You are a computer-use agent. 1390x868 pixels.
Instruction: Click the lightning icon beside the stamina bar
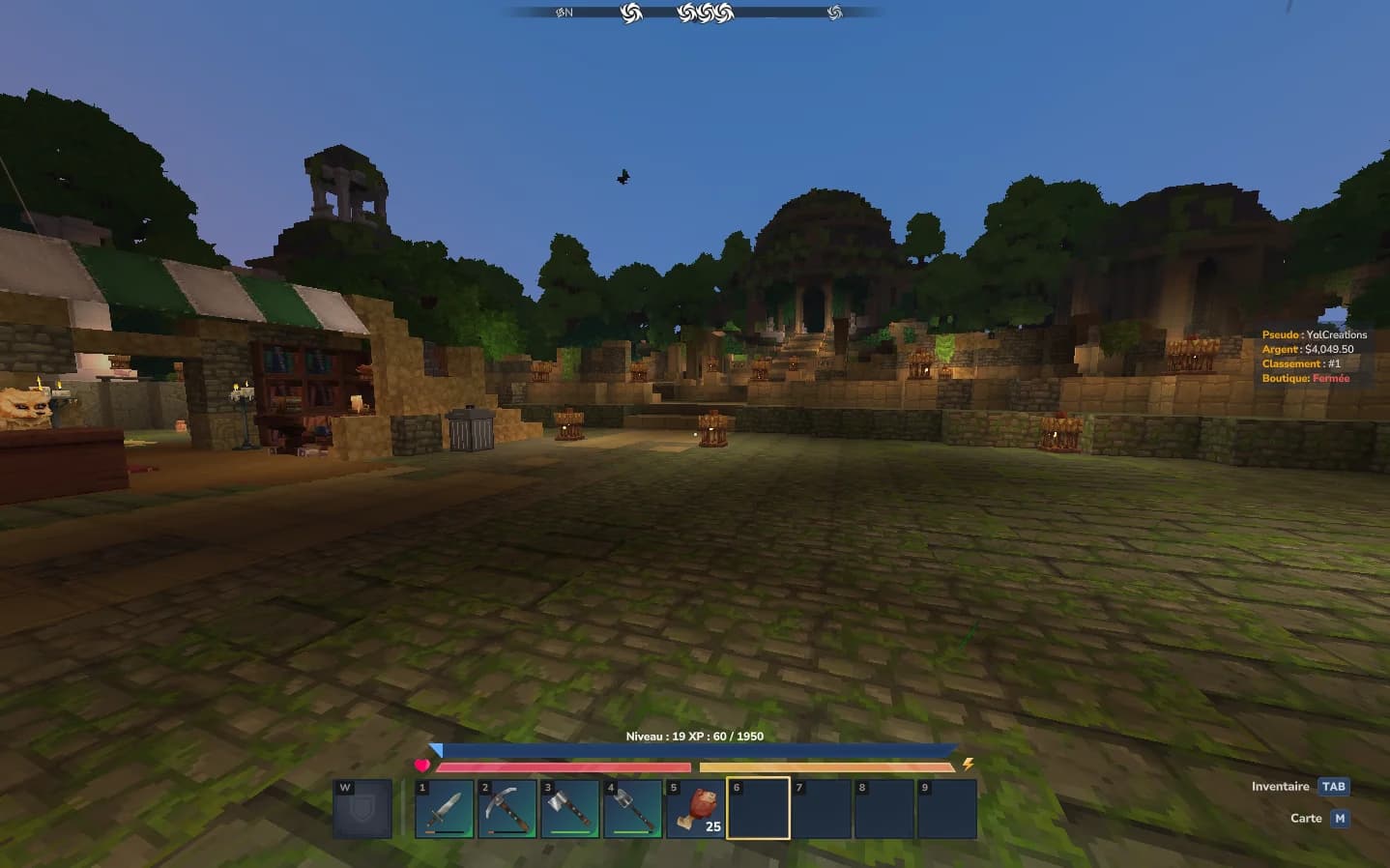pos(970,765)
